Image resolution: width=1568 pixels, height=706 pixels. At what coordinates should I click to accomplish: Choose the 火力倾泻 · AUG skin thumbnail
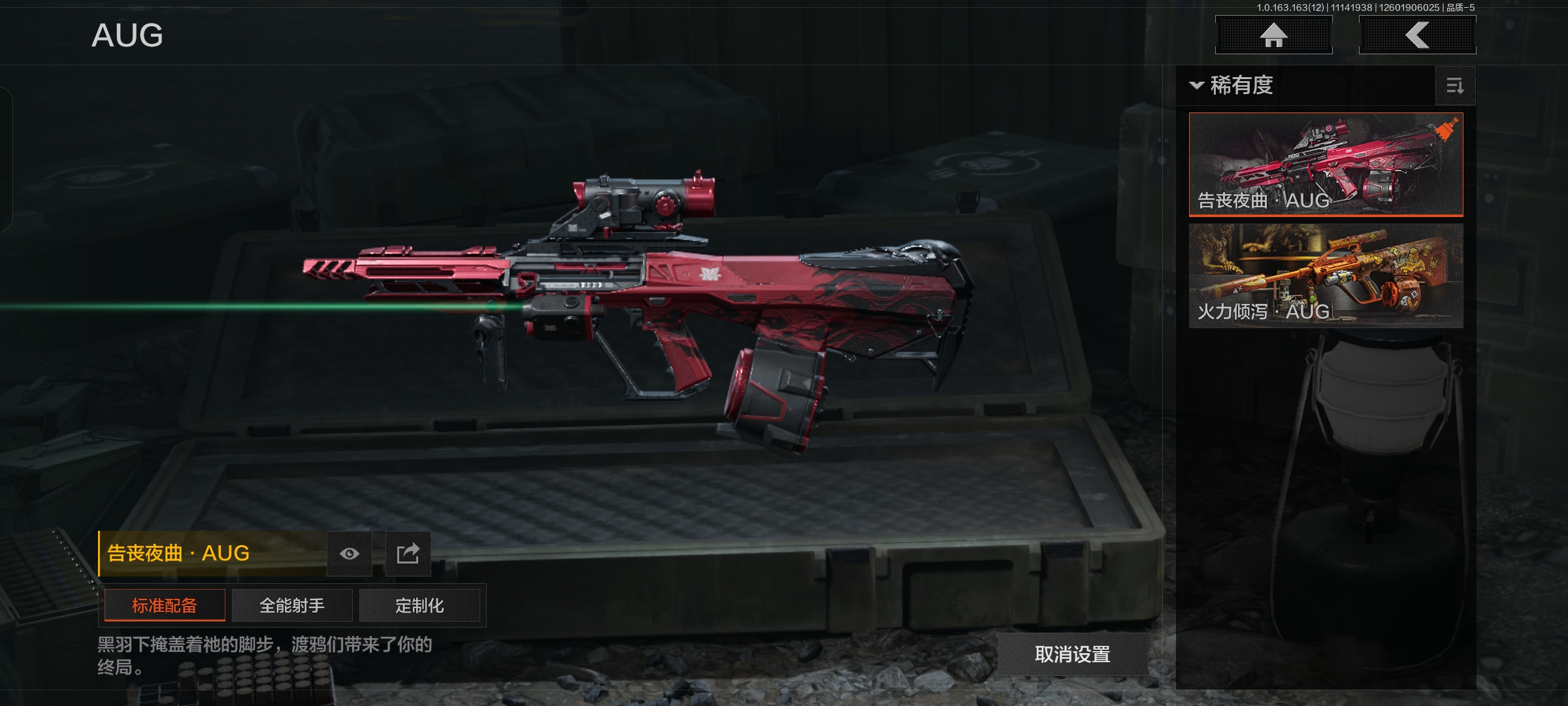click(1326, 275)
